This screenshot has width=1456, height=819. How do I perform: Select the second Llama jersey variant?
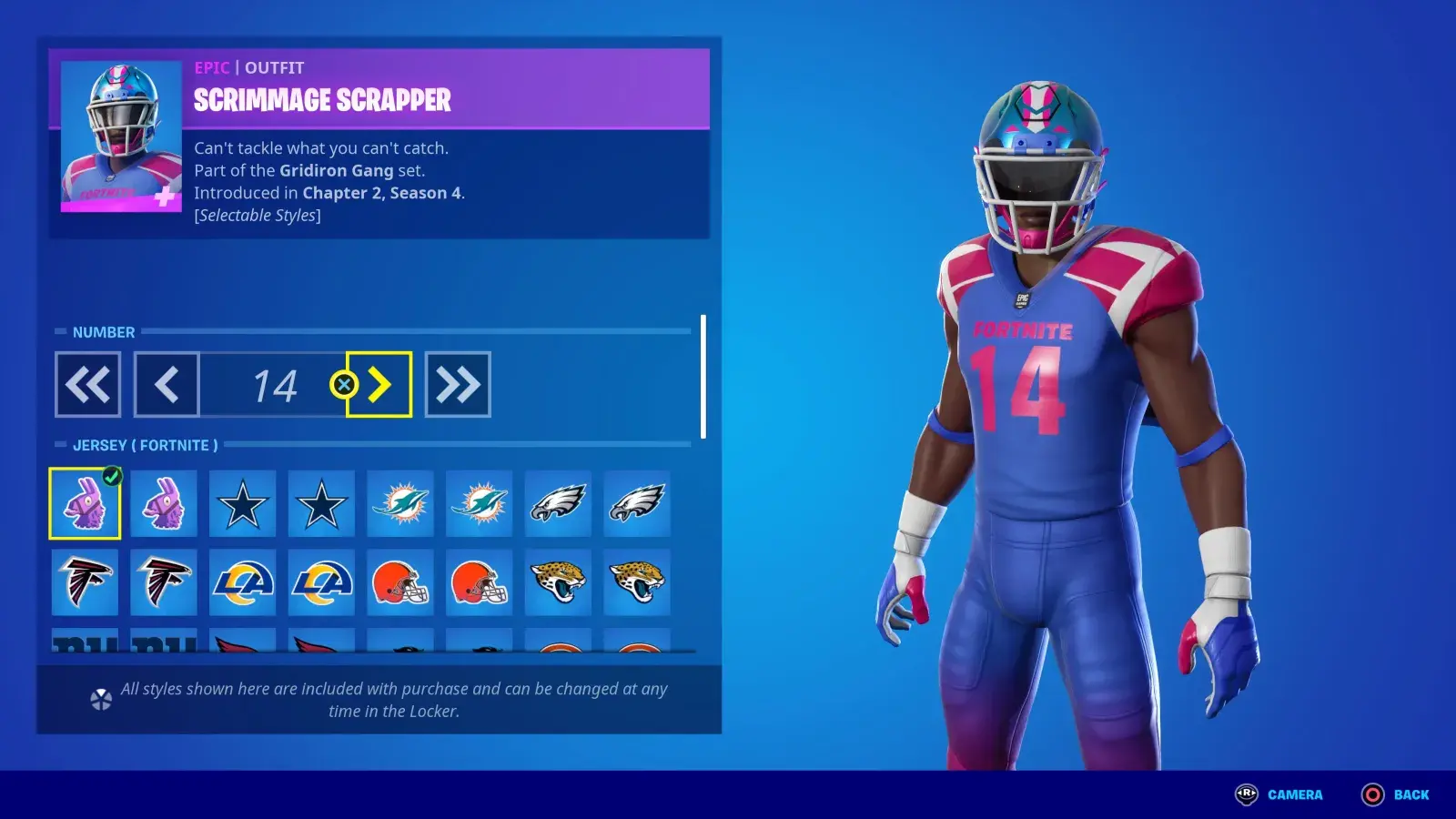coord(164,504)
